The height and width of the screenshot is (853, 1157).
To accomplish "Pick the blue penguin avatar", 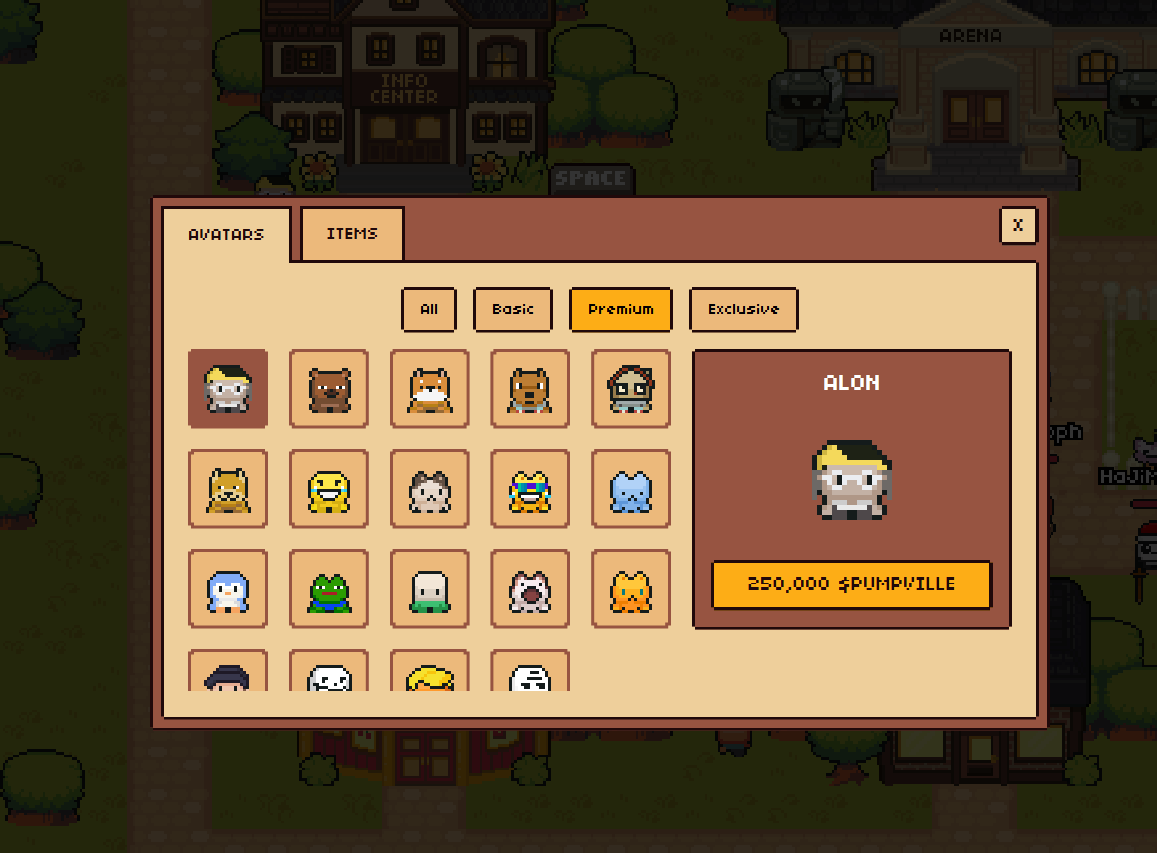I will point(228,589).
